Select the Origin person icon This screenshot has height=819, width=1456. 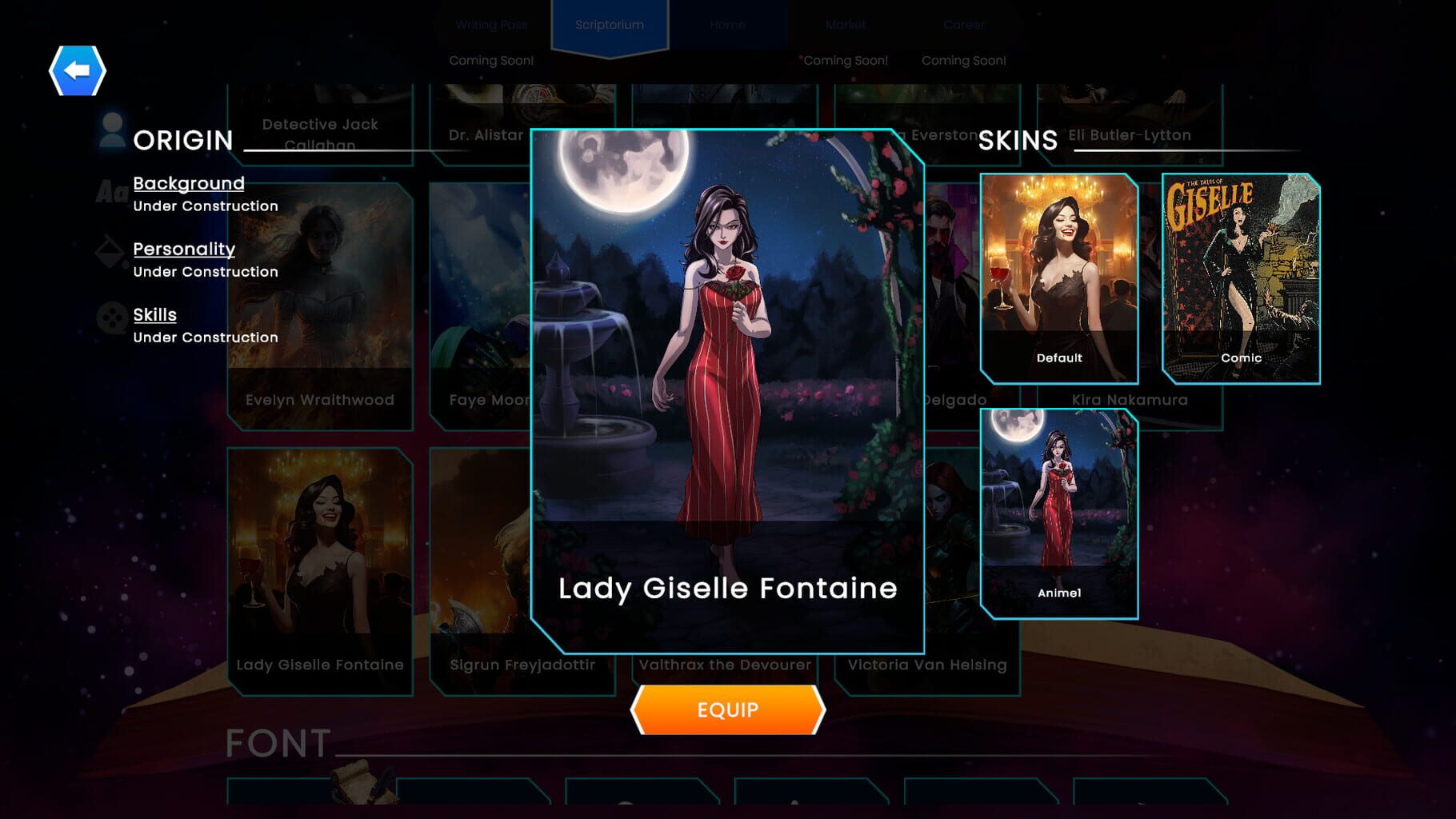[110, 131]
